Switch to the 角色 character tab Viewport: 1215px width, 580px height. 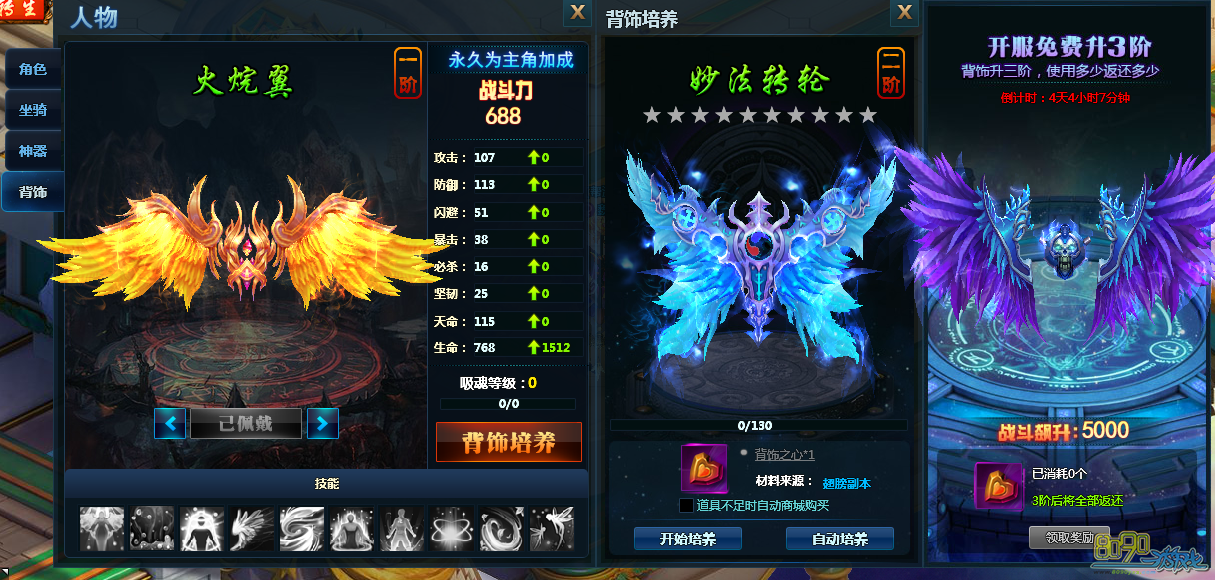pyautogui.click(x=33, y=70)
